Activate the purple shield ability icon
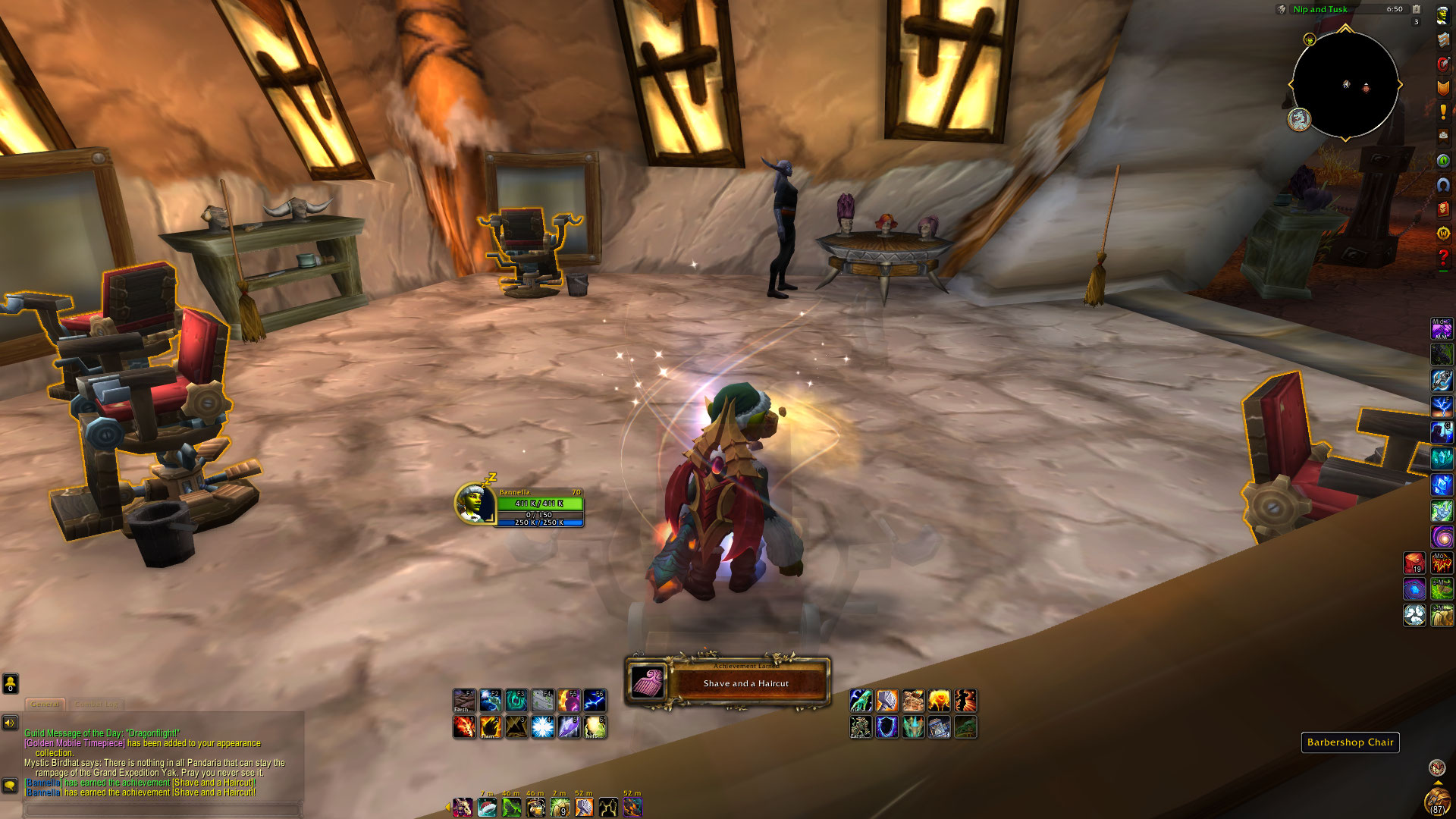Viewport: 1456px width, 819px height. [x=886, y=727]
